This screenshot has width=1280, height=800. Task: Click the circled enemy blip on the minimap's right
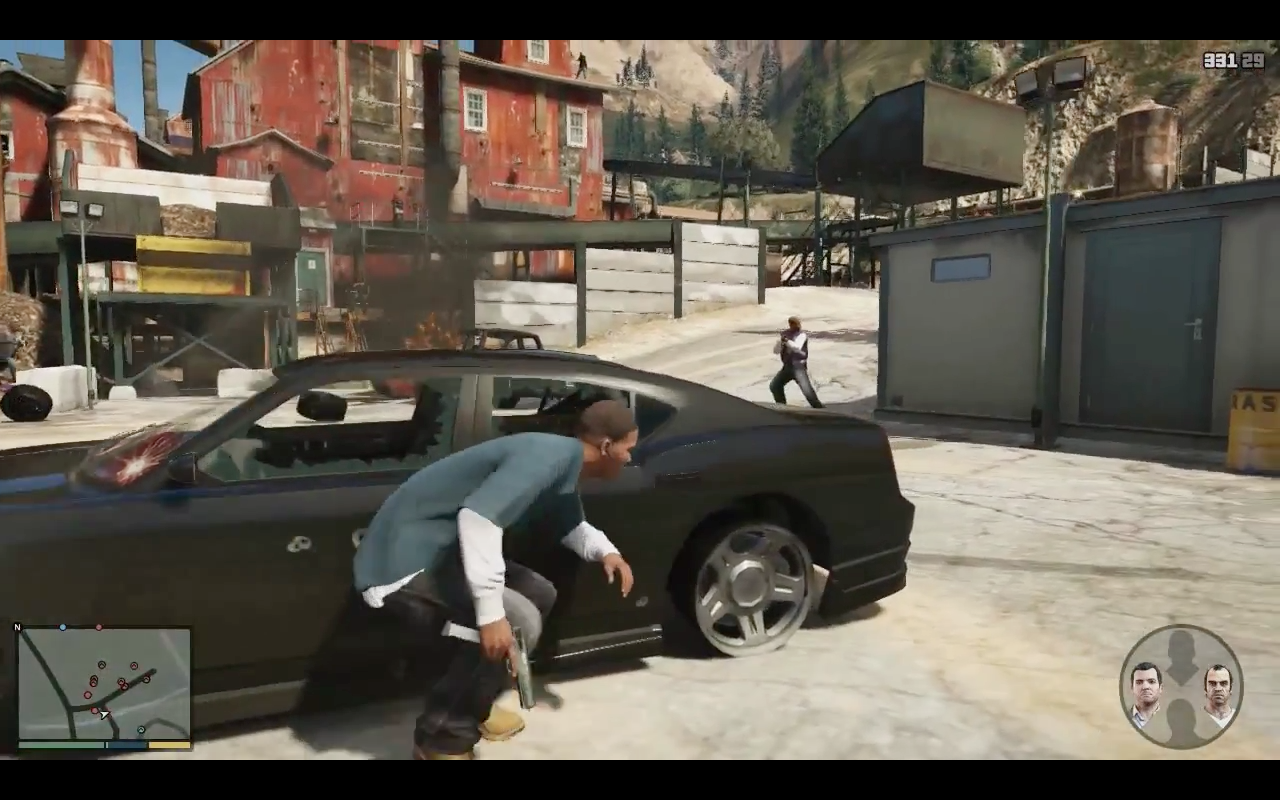[146, 680]
